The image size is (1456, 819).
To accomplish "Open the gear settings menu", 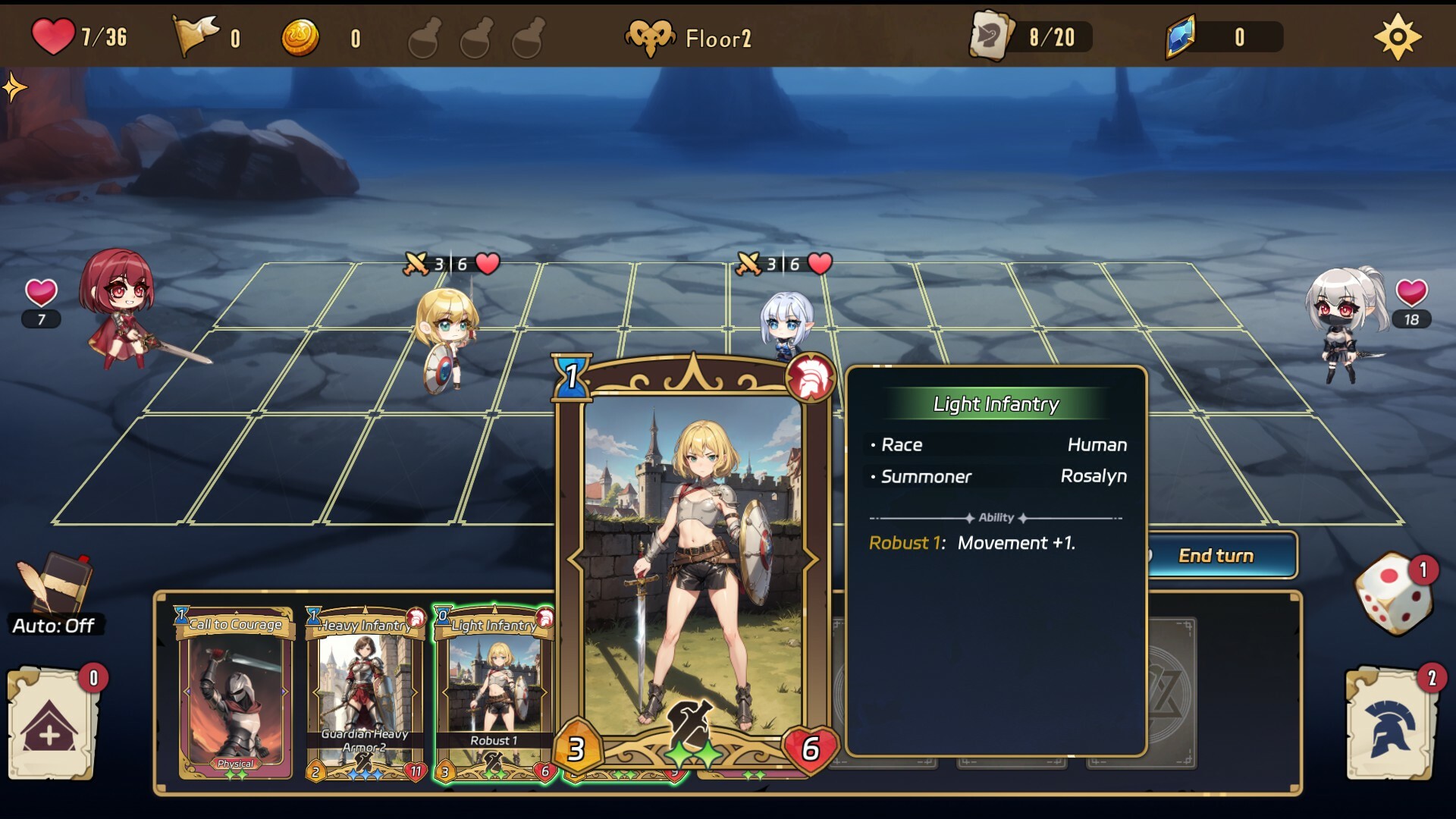I will click(1397, 36).
